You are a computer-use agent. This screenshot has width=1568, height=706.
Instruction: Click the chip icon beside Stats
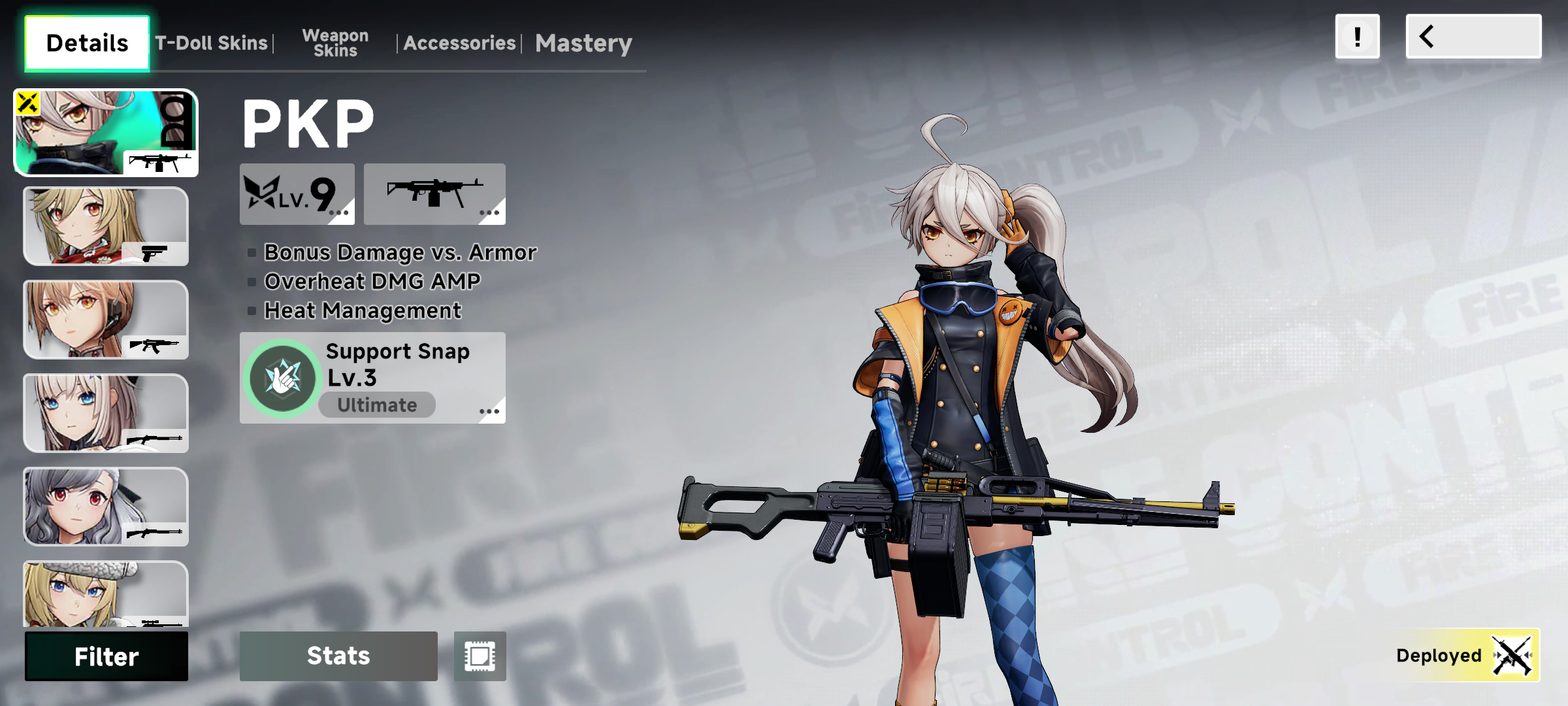click(x=480, y=656)
